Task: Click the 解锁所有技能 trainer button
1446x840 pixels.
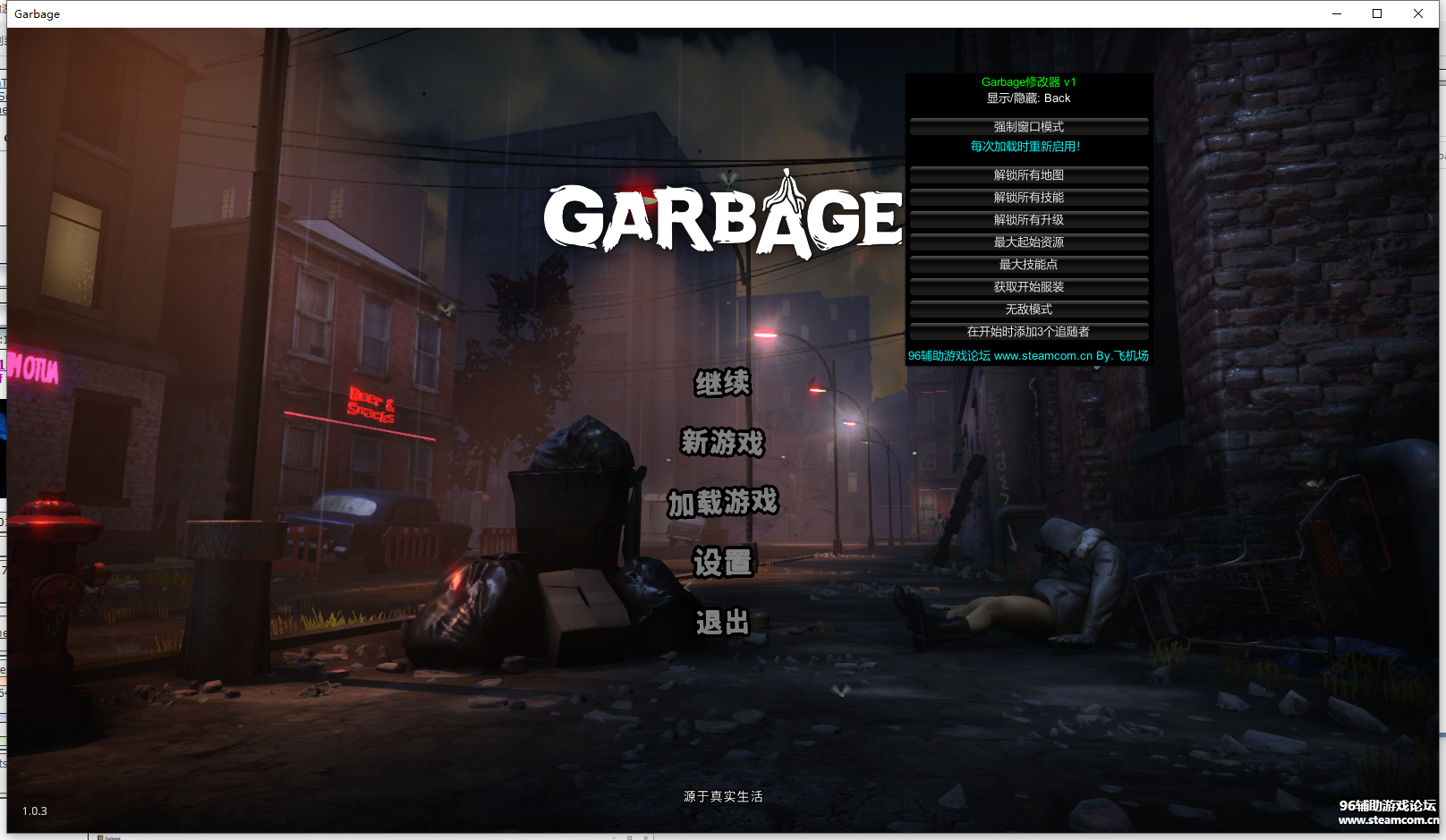Action: point(1029,198)
